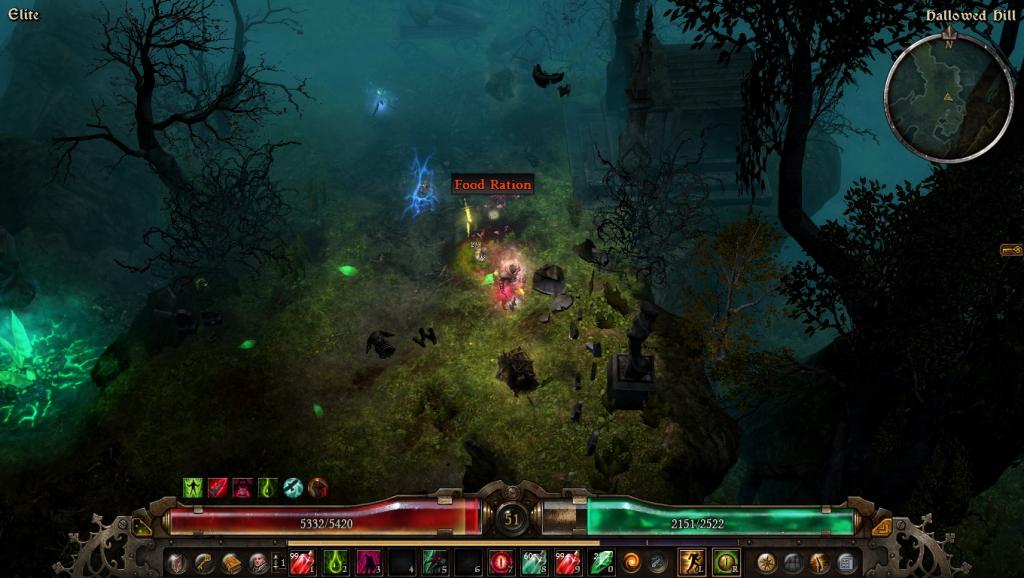This screenshot has width=1024, height=578.
Task: Open the golden key button
Action: tap(203, 562)
